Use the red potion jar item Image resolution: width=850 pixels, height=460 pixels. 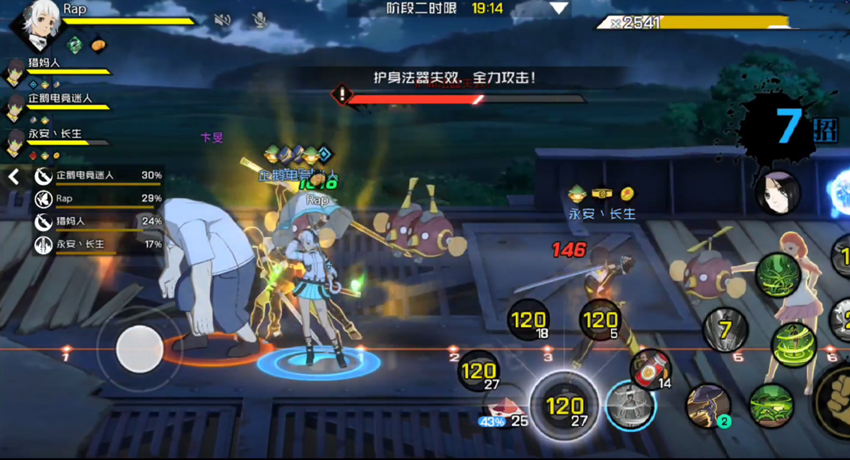pos(651,369)
